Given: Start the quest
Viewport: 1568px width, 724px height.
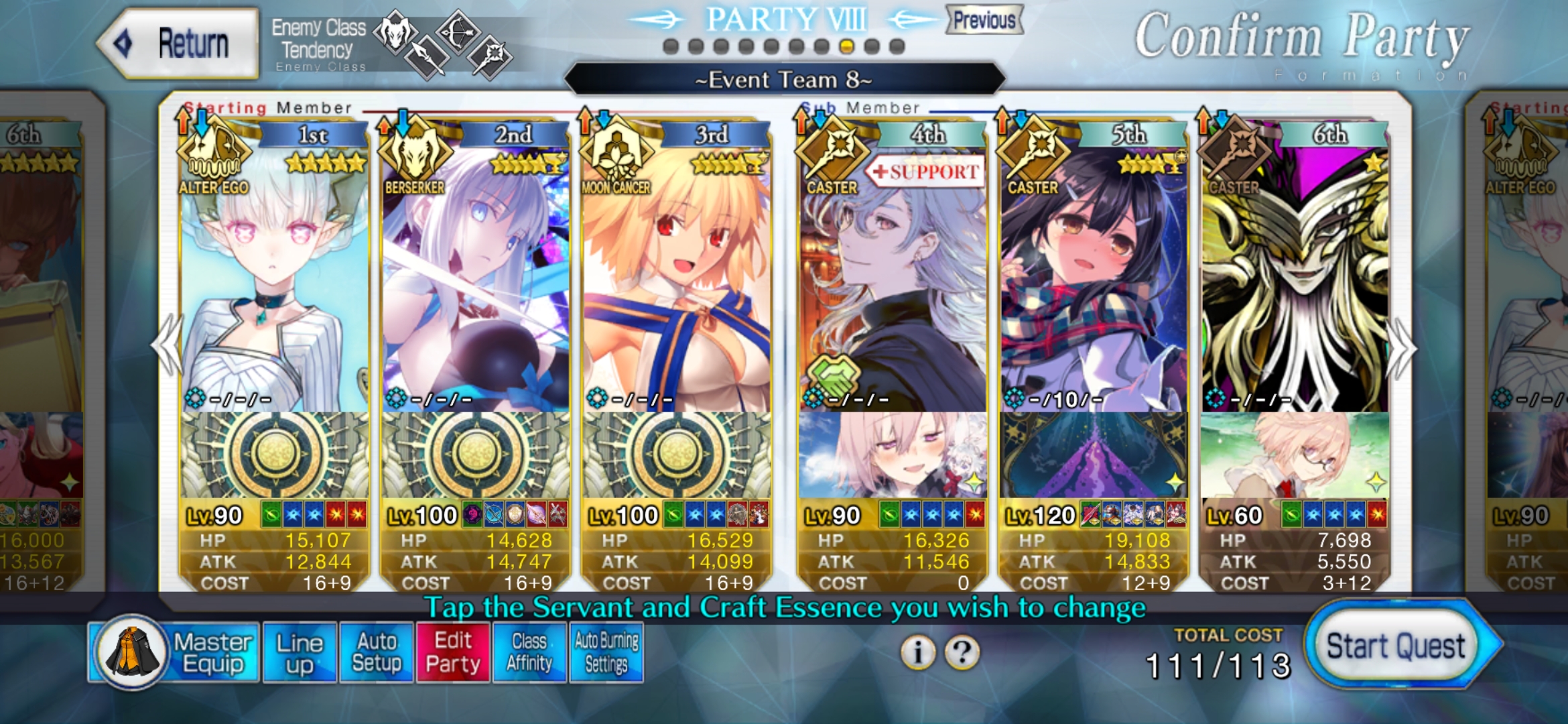Looking at the screenshot, I should click(x=1397, y=647).
